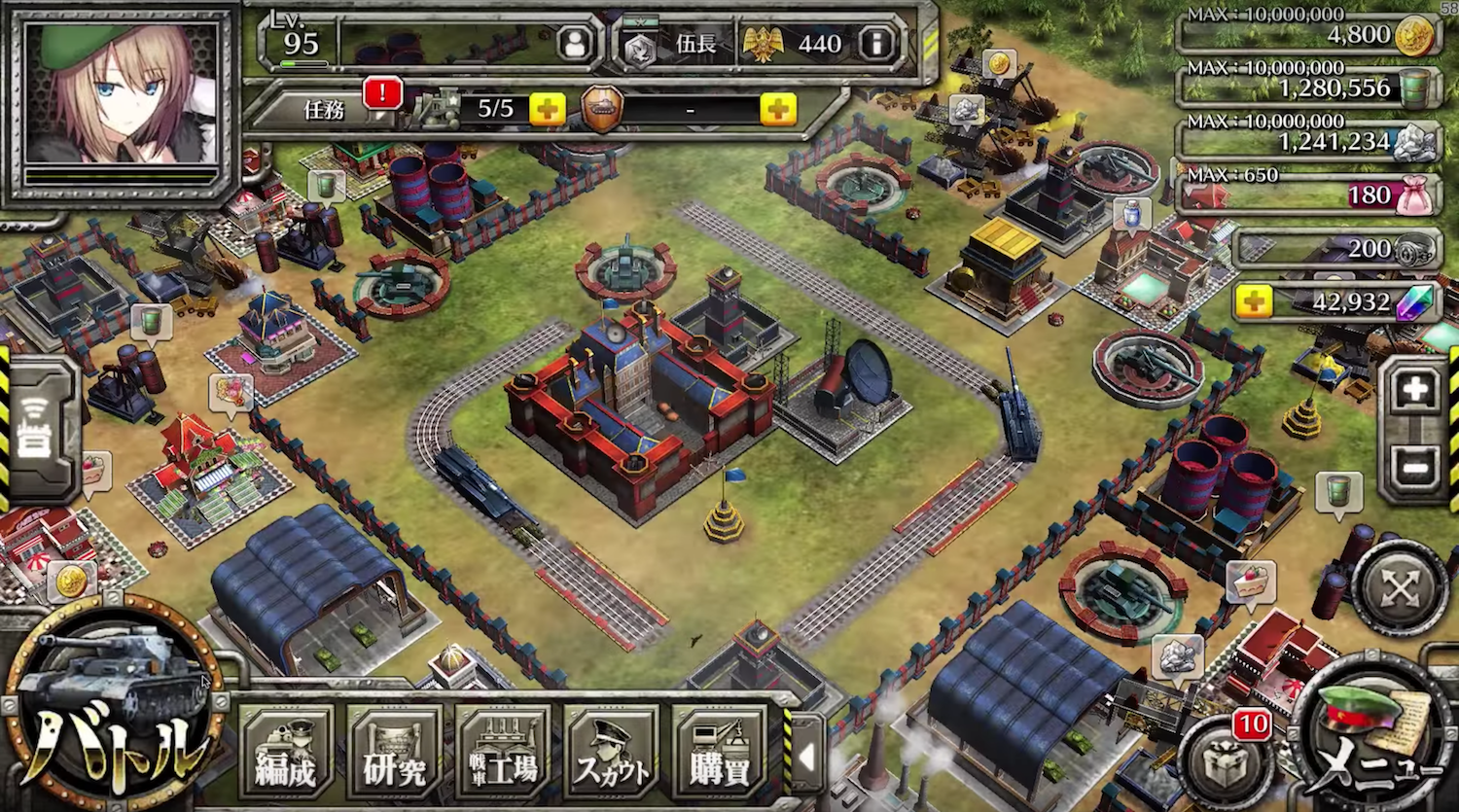Open the player profile icon next to level
Viewport: 1459px width, 812px height.
pos(576,44)
